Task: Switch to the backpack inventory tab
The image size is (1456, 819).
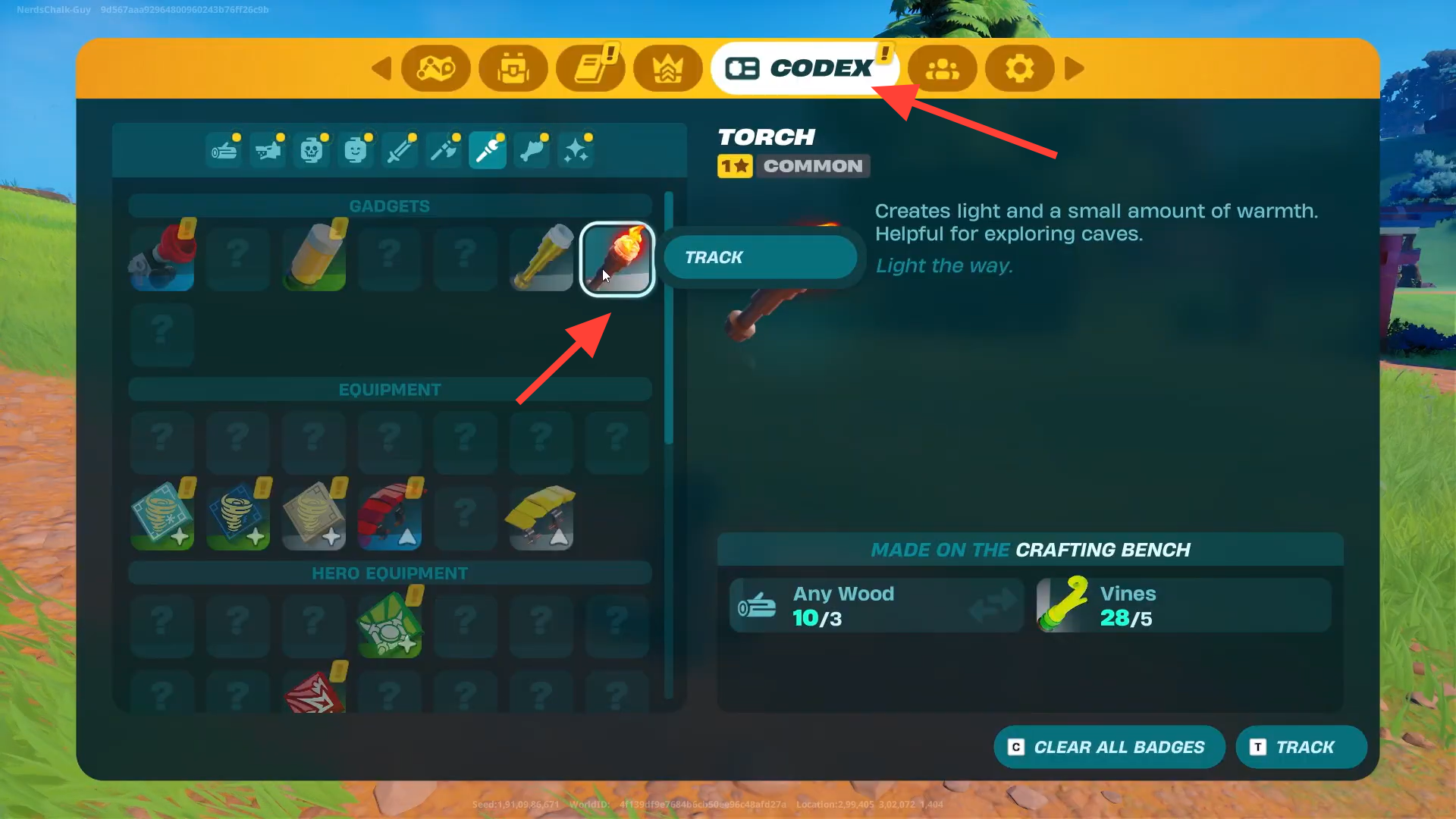Action: (513, 68)
